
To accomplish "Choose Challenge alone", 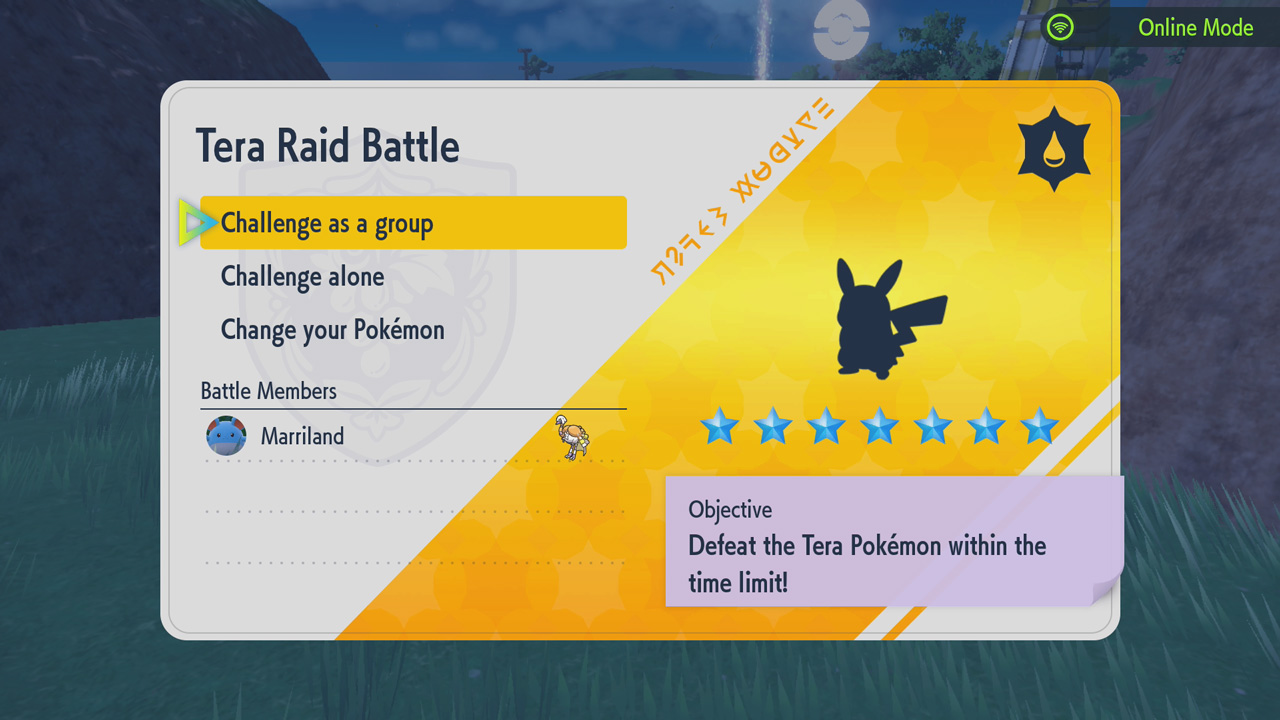I will click(x=302, y=277).
